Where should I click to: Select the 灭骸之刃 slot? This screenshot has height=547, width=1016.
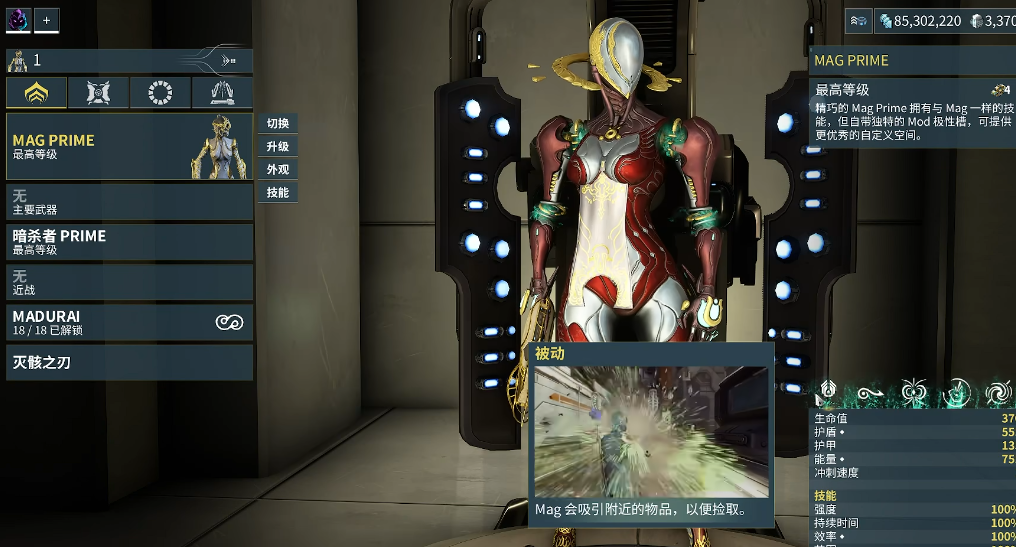[x=129, y=362]
